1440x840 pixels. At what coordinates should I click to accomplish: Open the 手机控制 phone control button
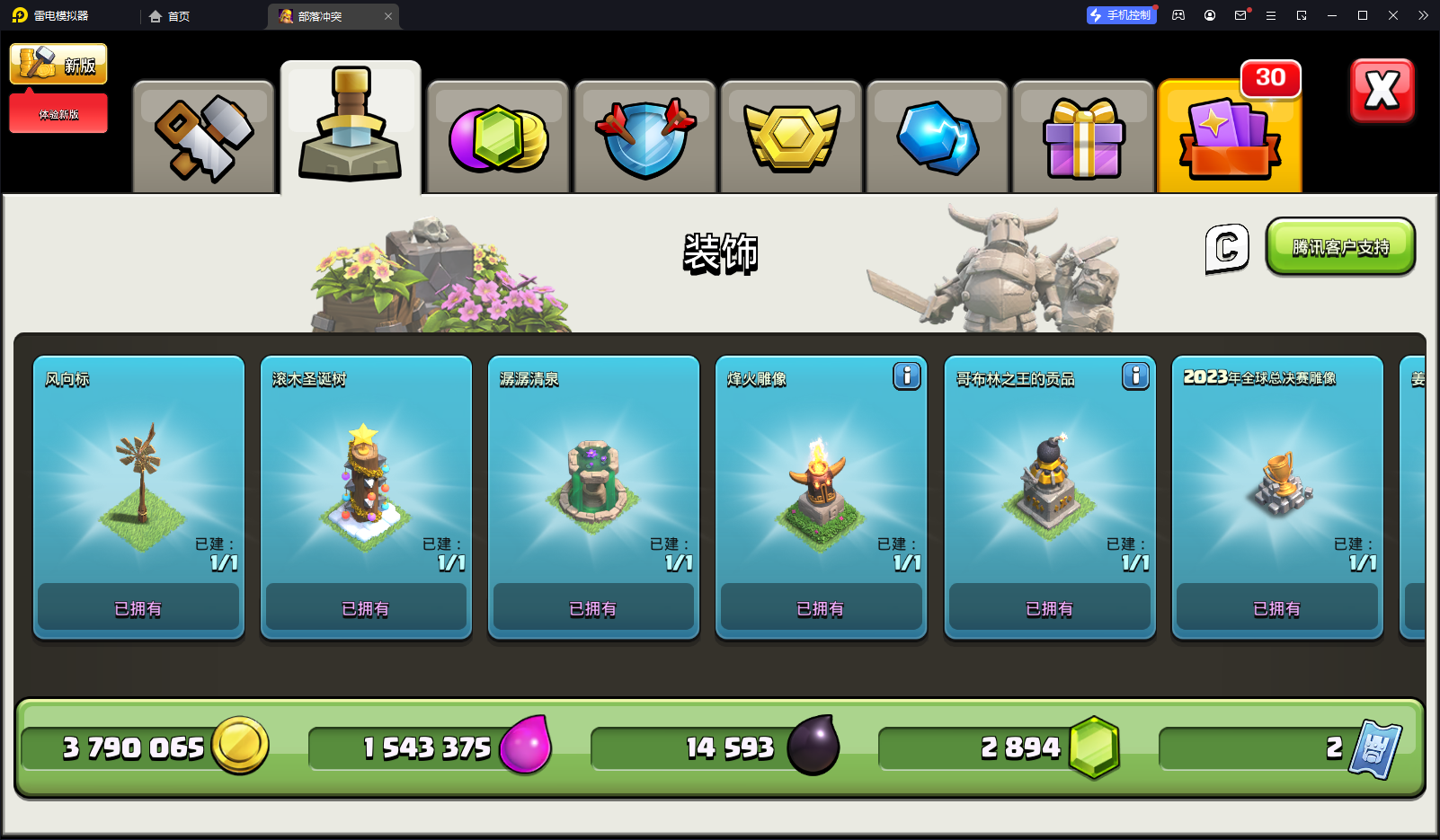point(1120,15)
